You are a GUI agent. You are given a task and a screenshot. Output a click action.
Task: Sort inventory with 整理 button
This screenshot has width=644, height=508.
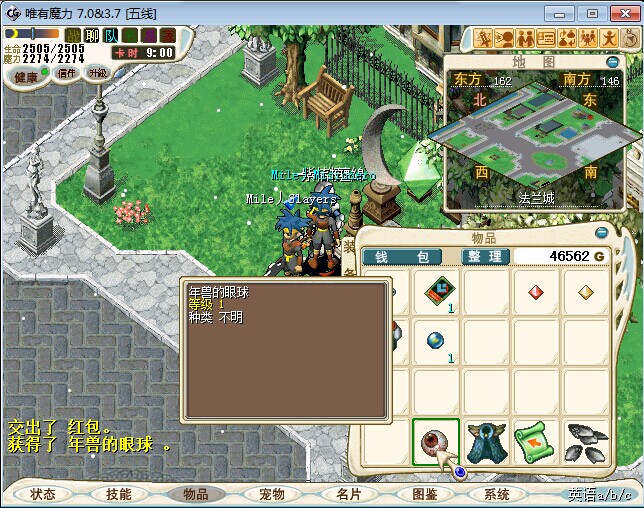484,257
